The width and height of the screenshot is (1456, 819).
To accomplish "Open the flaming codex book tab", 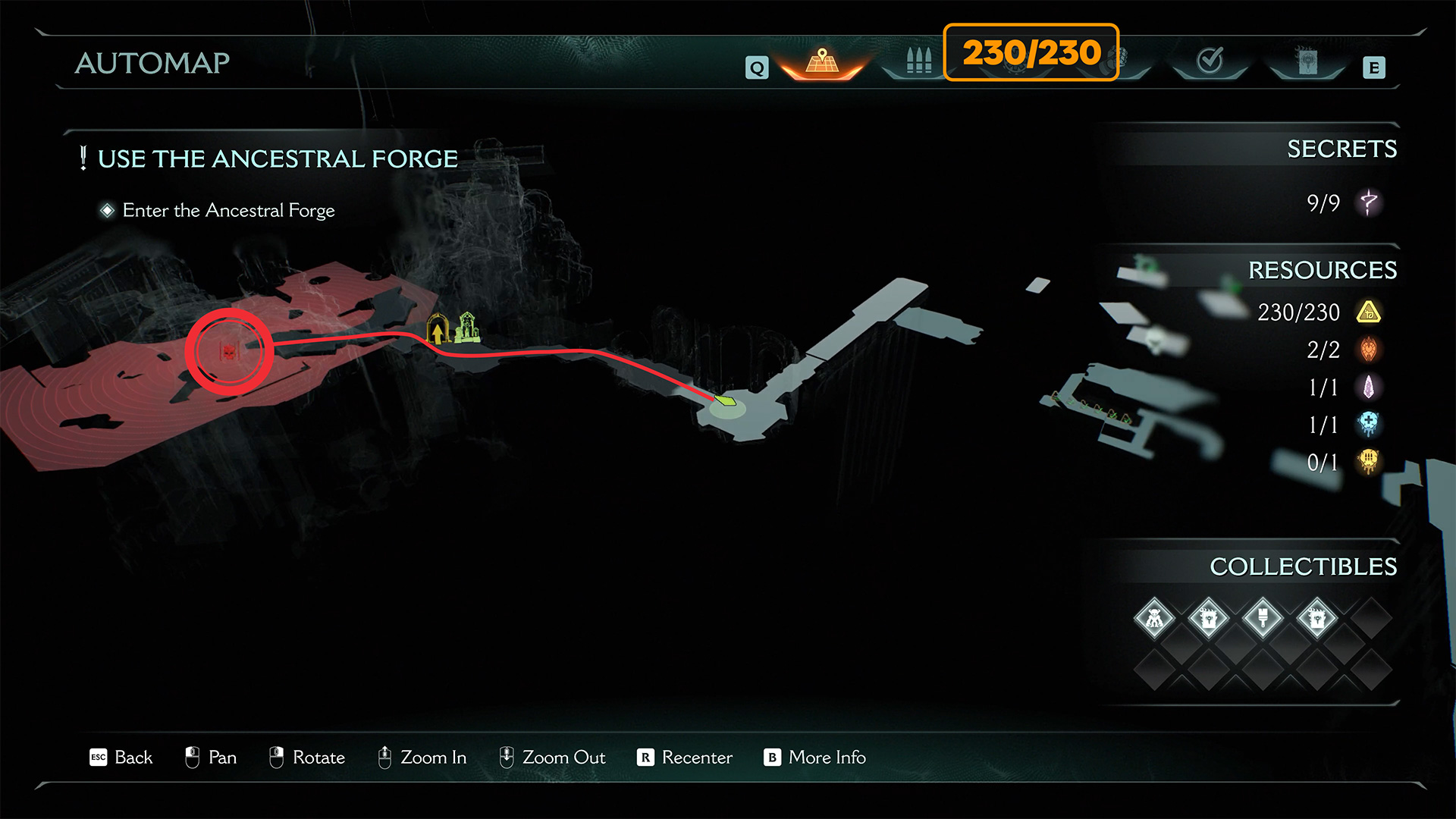I will coord(1307,62).
